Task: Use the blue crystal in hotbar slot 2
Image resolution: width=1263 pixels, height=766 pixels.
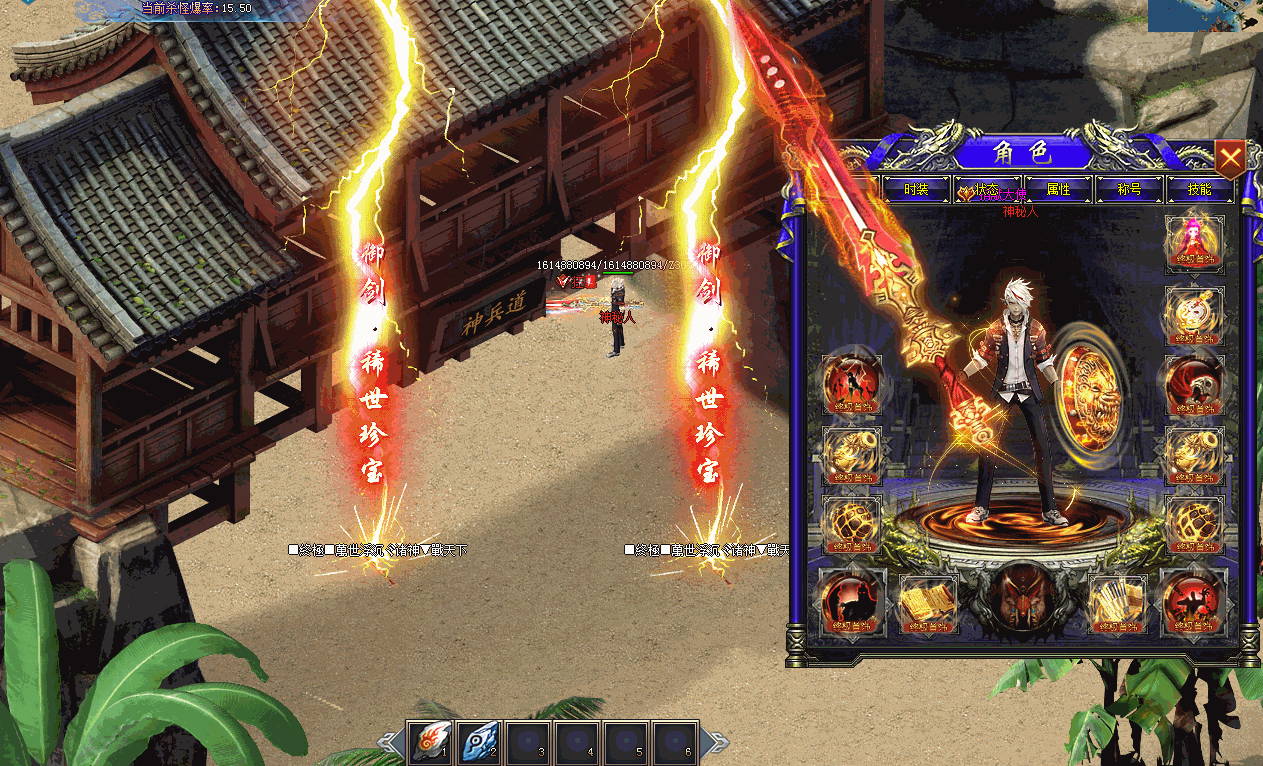Action: pos(480,743)
